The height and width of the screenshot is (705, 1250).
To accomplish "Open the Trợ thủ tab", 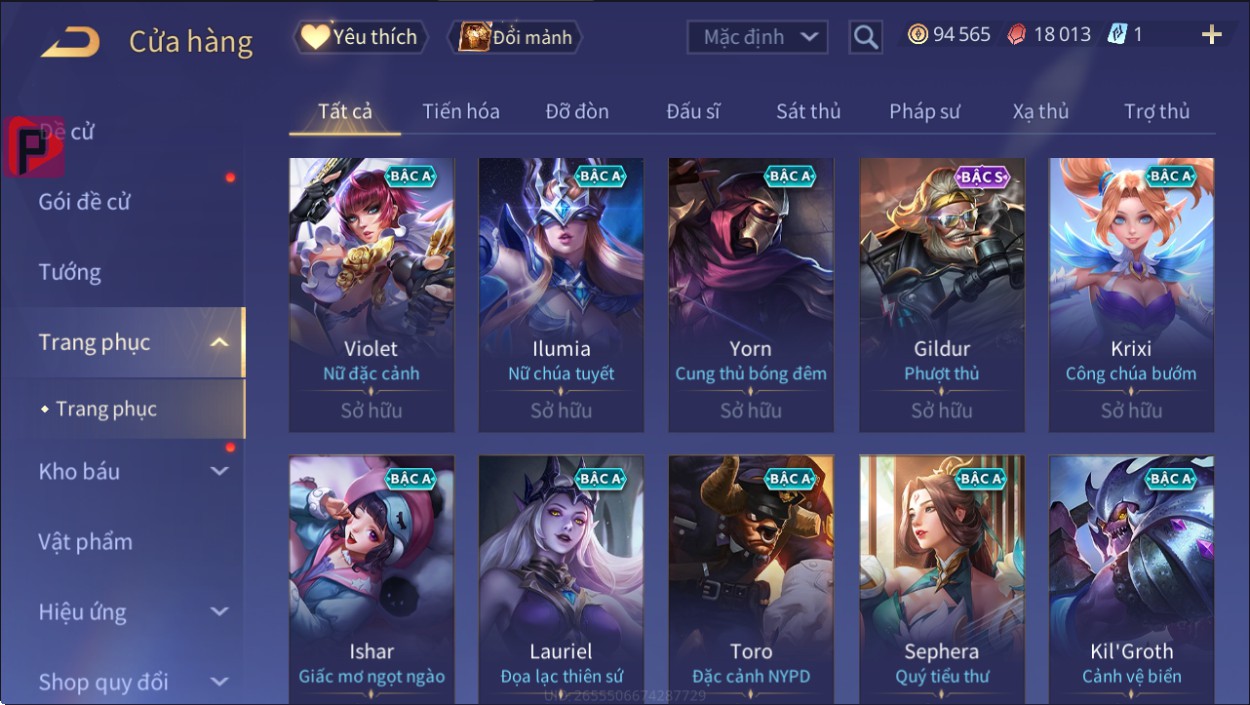I will pos(1156,112).
